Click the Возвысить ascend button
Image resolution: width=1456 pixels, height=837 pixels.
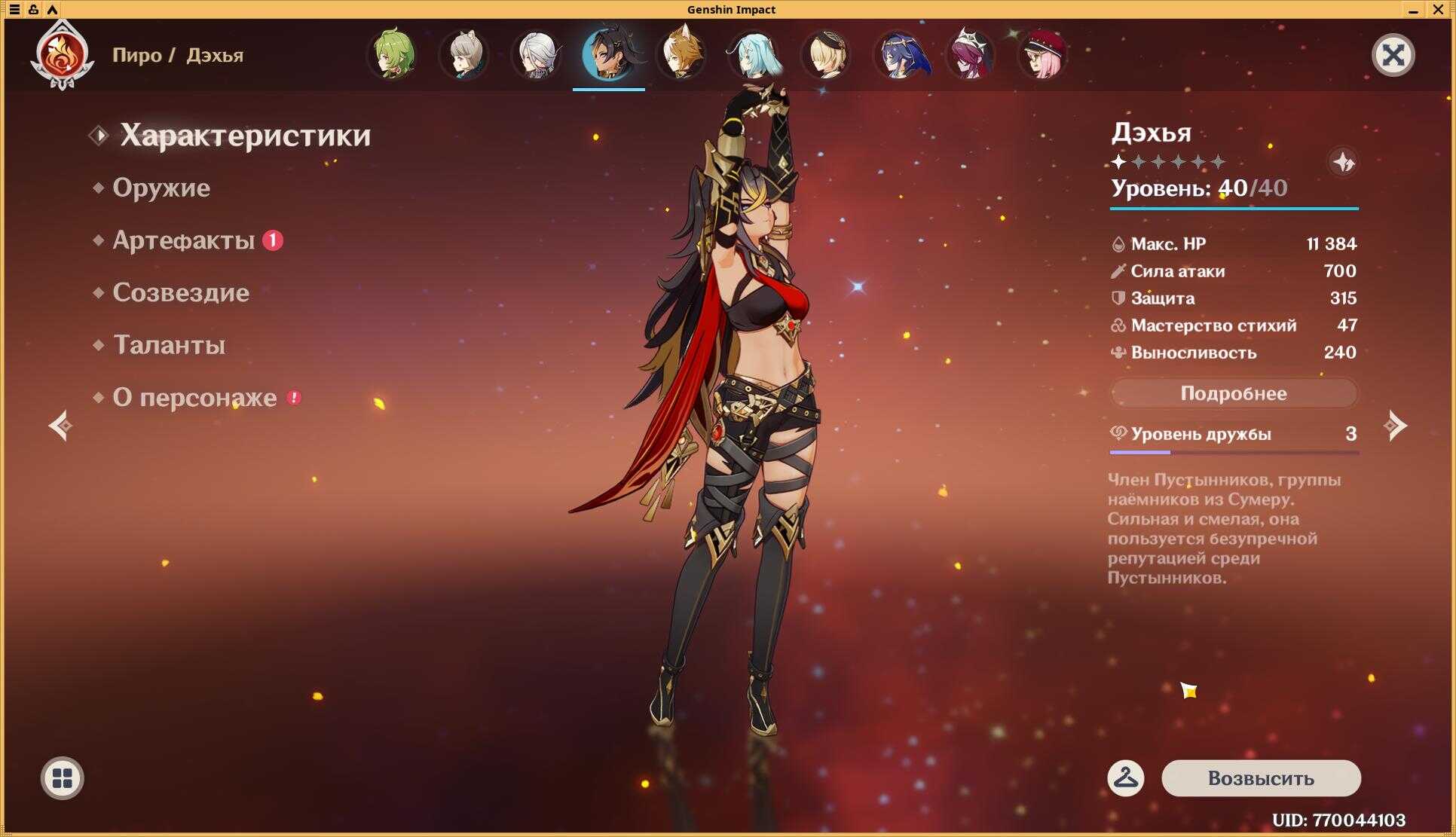click(x=1261, y=778)
